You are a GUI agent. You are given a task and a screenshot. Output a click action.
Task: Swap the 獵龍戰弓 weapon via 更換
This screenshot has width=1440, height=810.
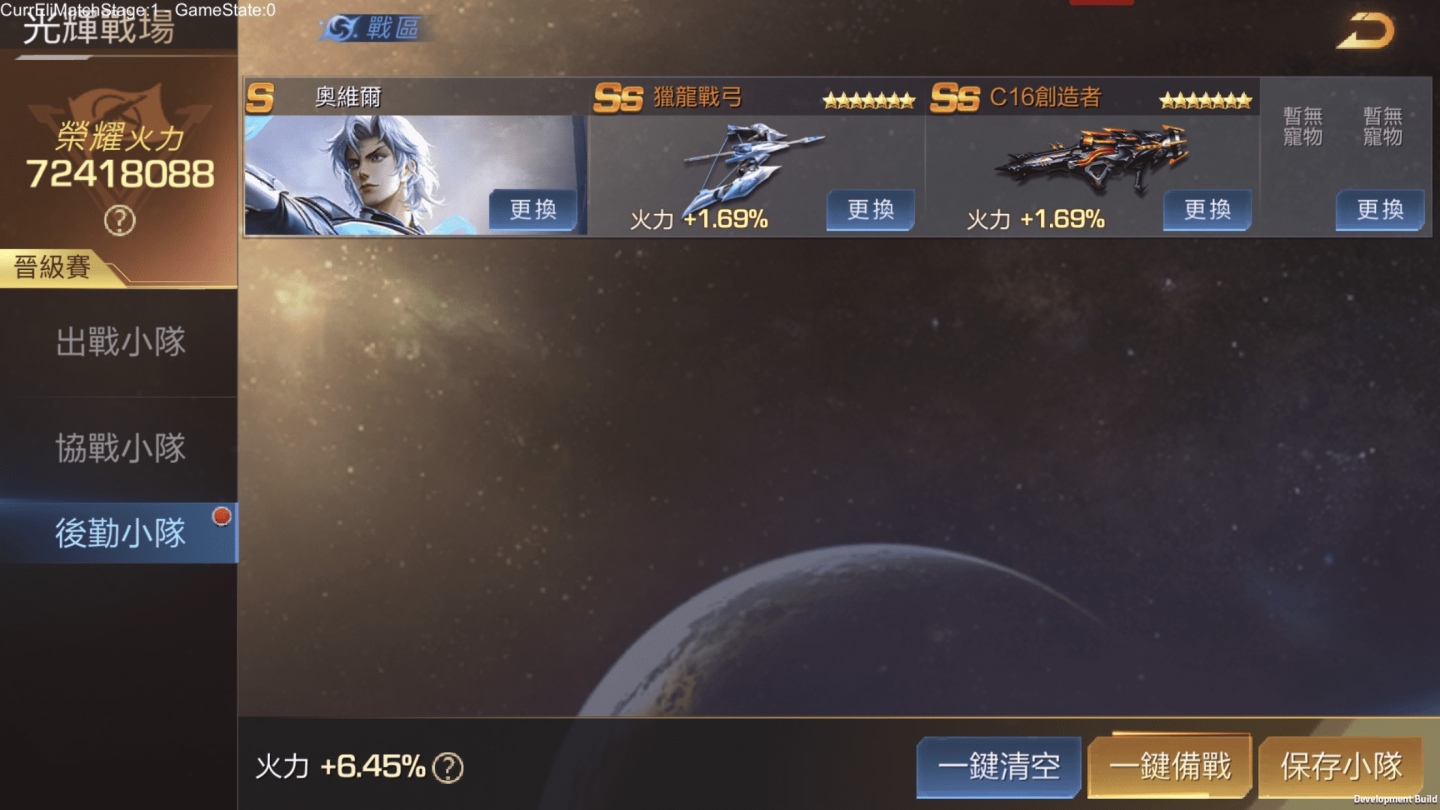click(870, 210)
